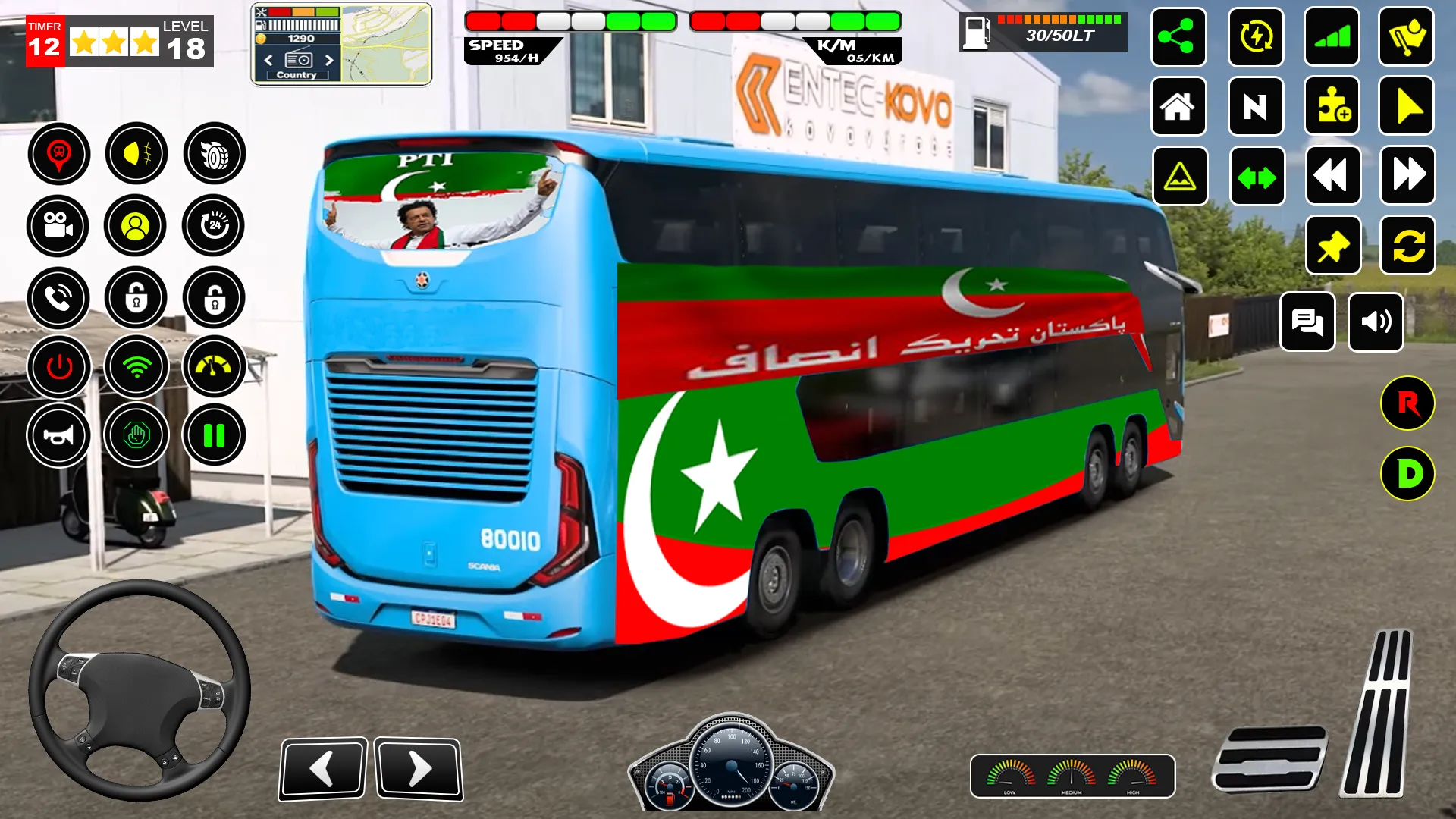Tap the warning triangle indicator
Screen dimensions: 1456x819
[x=1178, y=176]
